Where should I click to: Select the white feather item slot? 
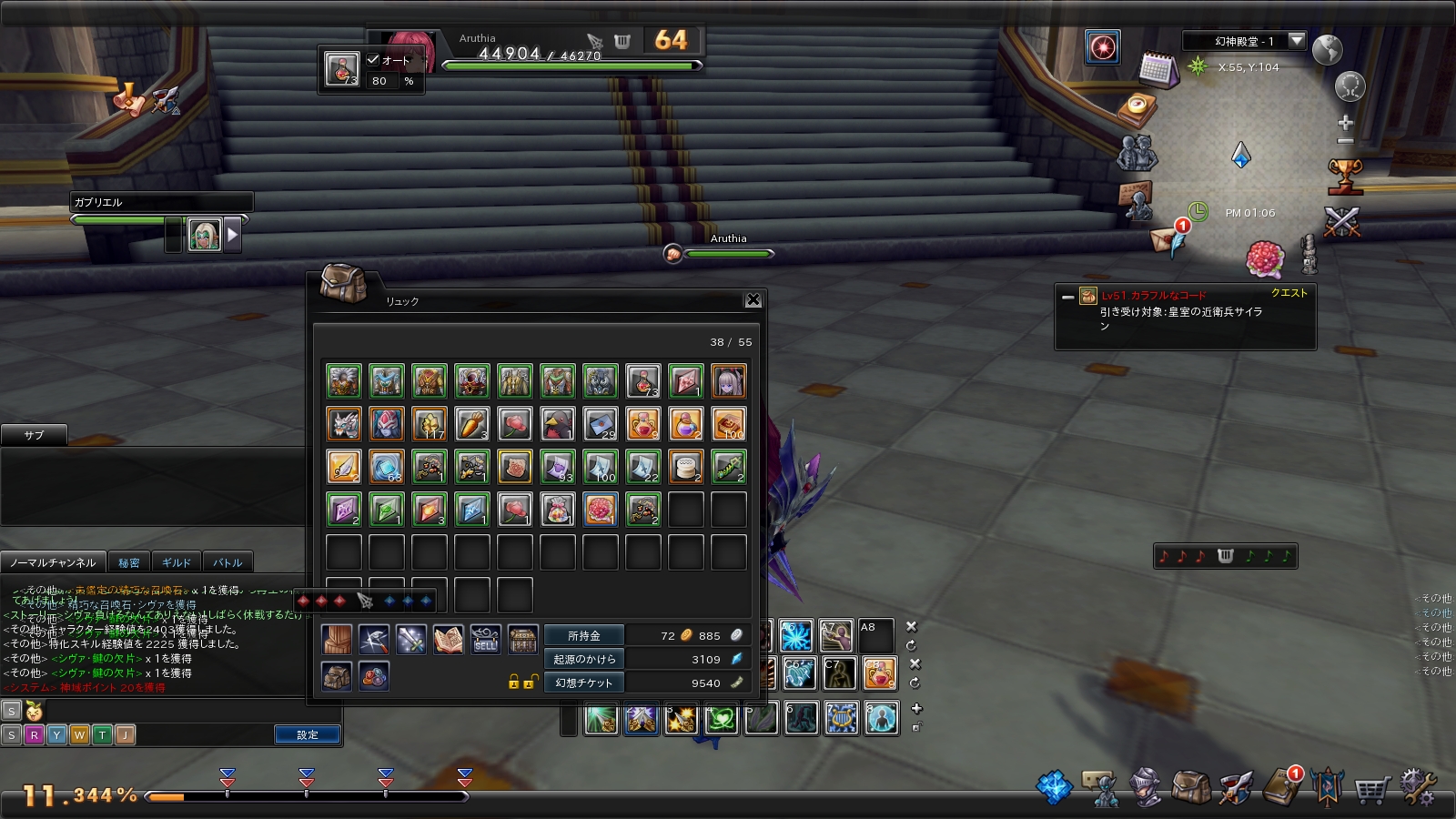(343, 467)
